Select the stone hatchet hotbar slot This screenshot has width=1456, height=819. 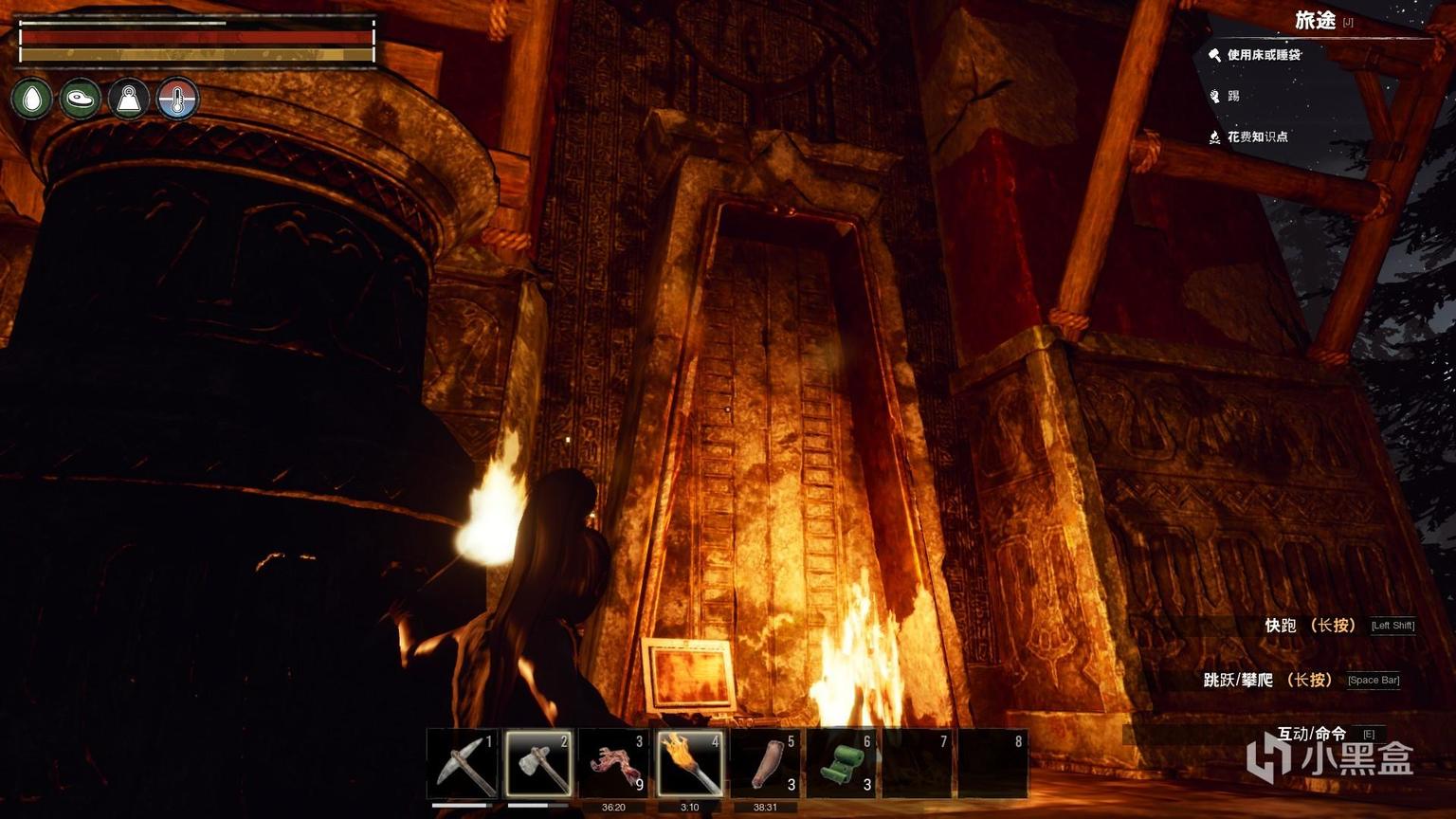coord(538,763)
